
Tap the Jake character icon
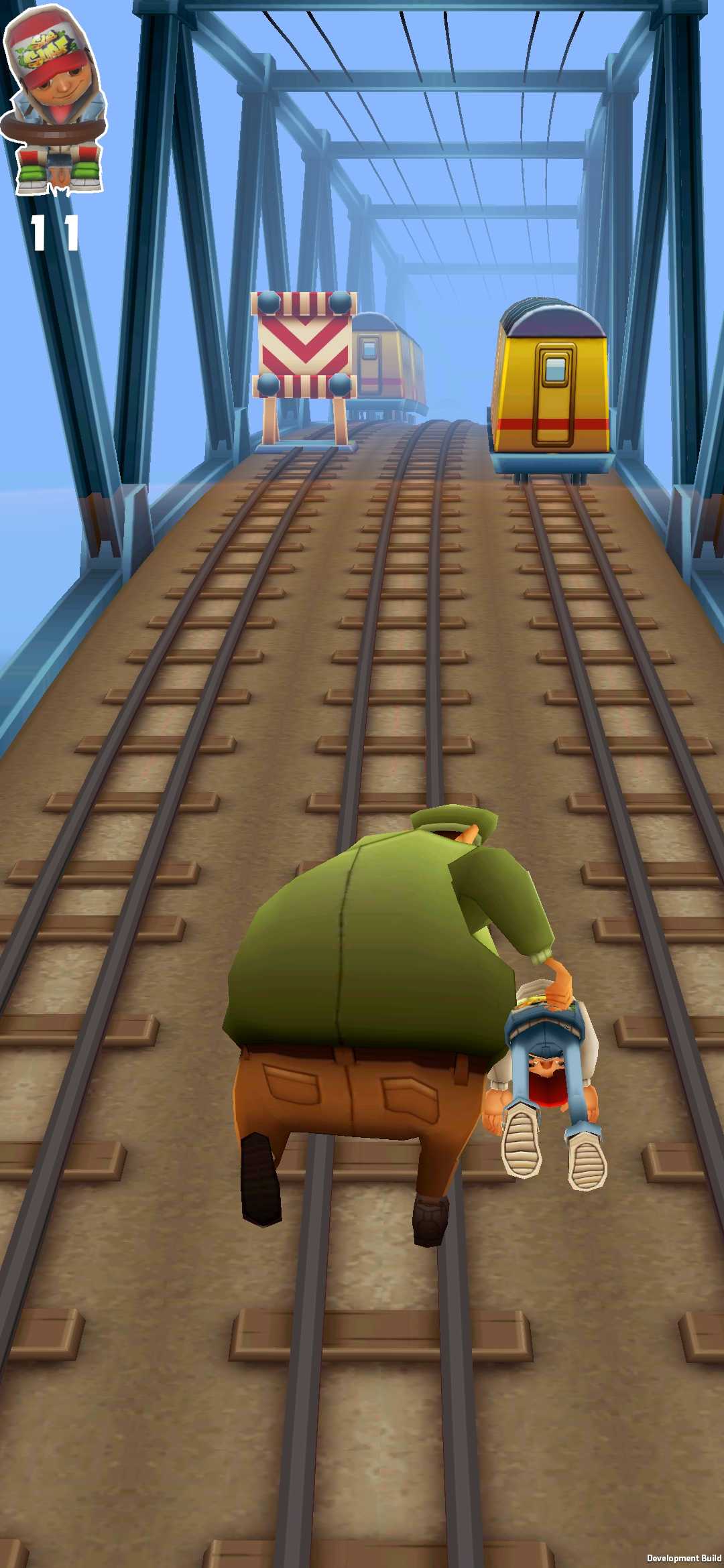click(x=55, y=101)
